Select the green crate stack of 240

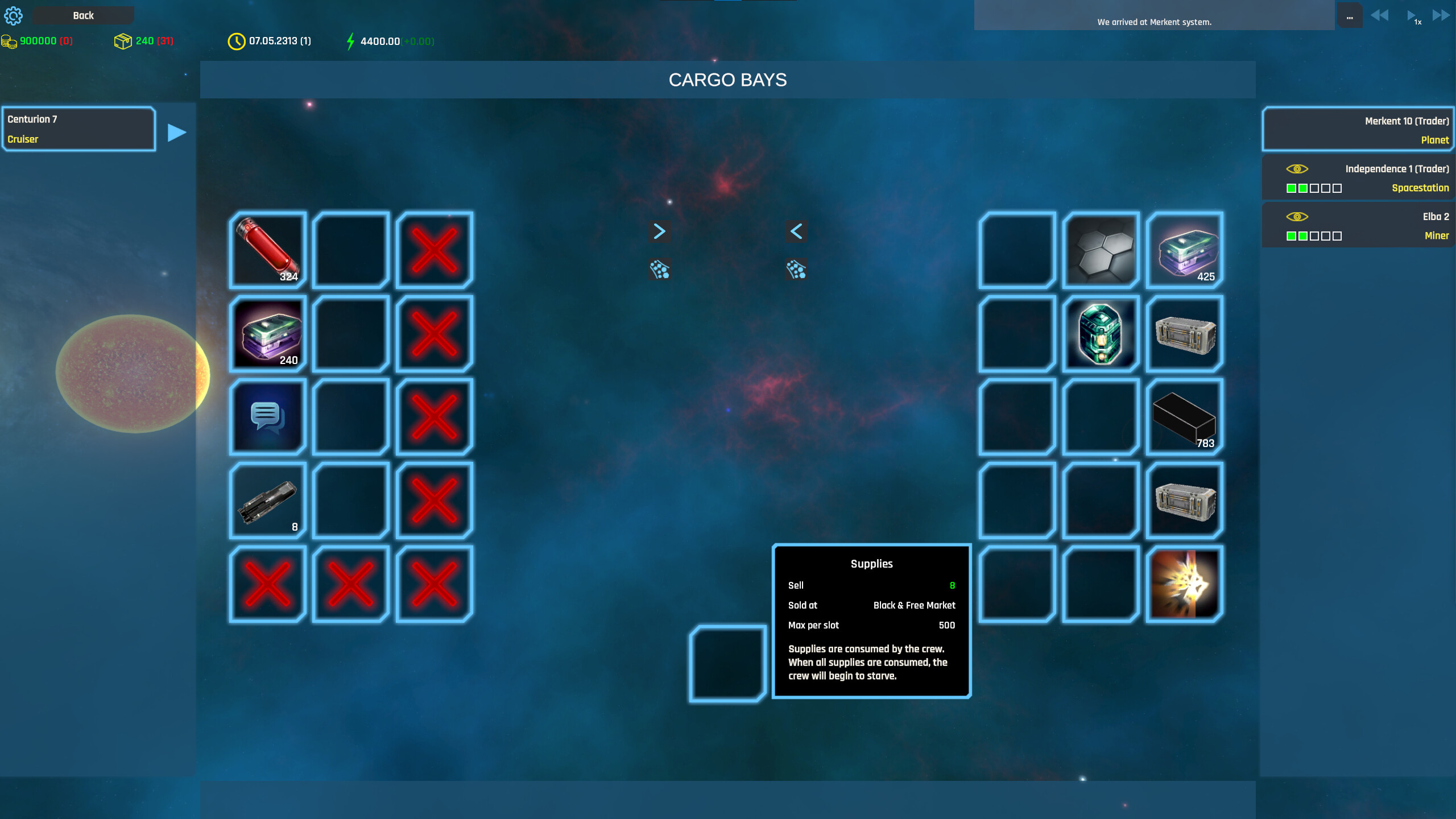[267, 334]
